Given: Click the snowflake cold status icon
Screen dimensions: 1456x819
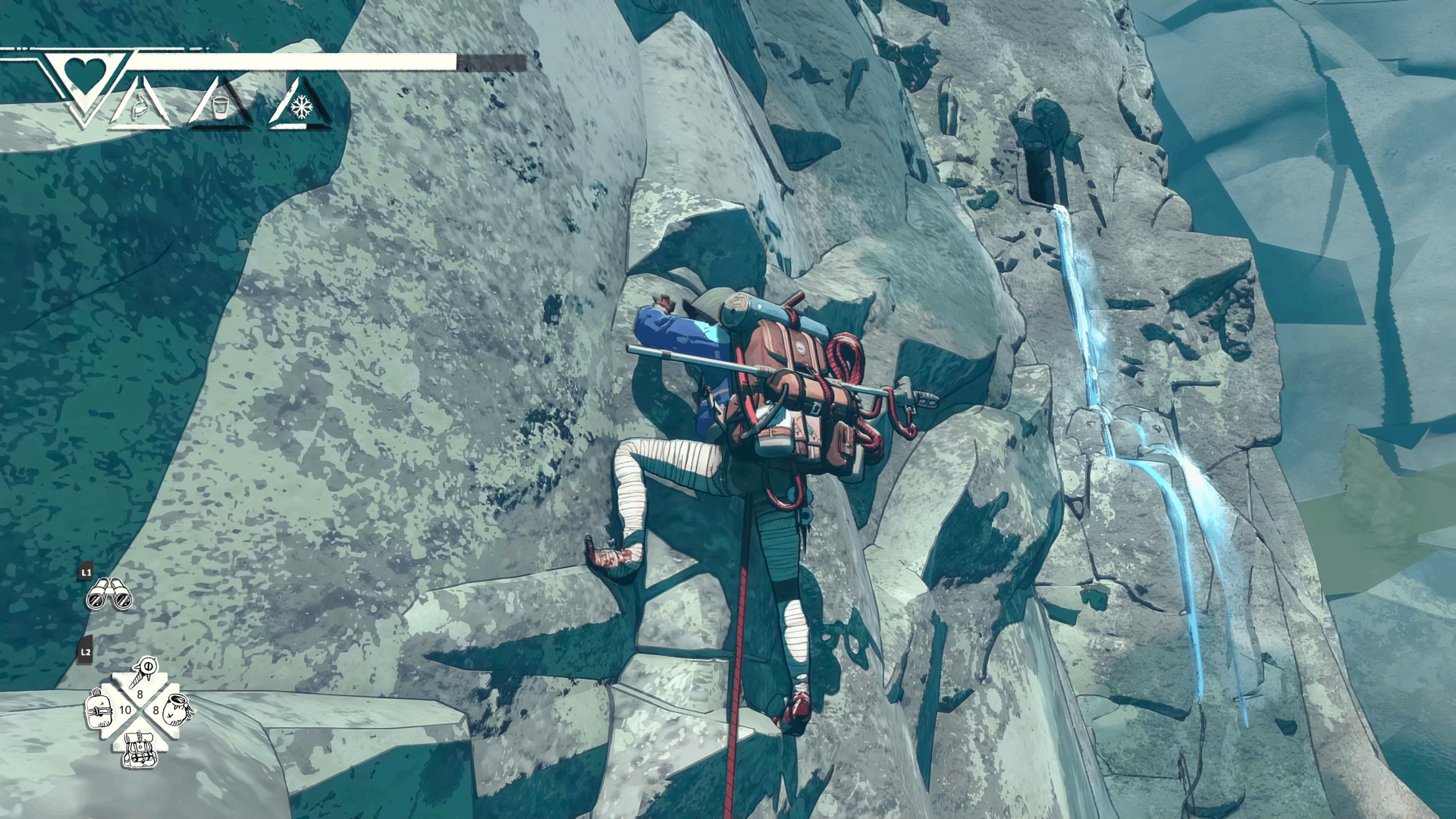Looking at the screenshot, I should coord(300,106).
